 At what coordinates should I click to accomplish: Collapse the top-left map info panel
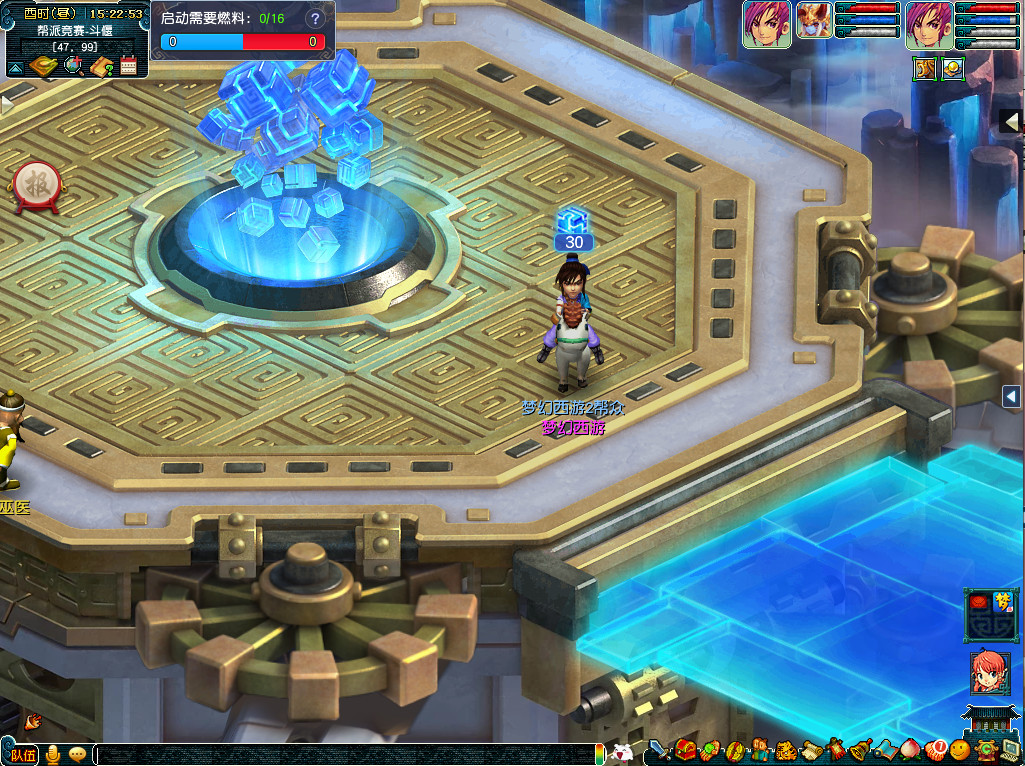click(x=15, y=68)
